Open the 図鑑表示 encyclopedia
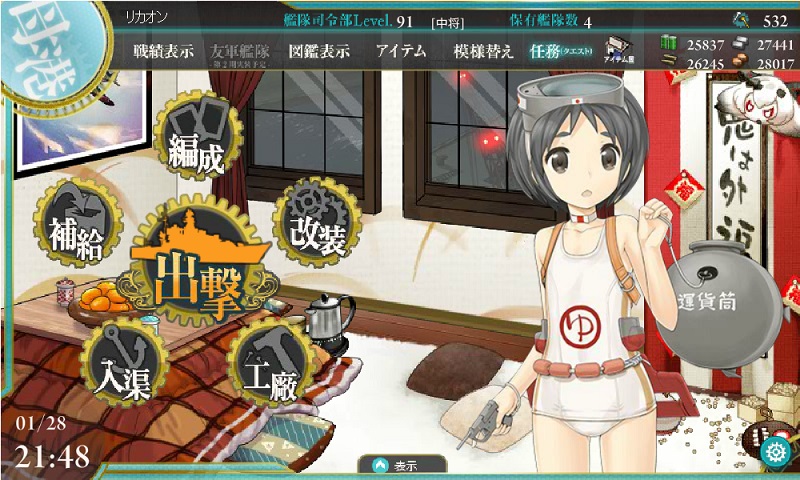 tap(319, 52)
